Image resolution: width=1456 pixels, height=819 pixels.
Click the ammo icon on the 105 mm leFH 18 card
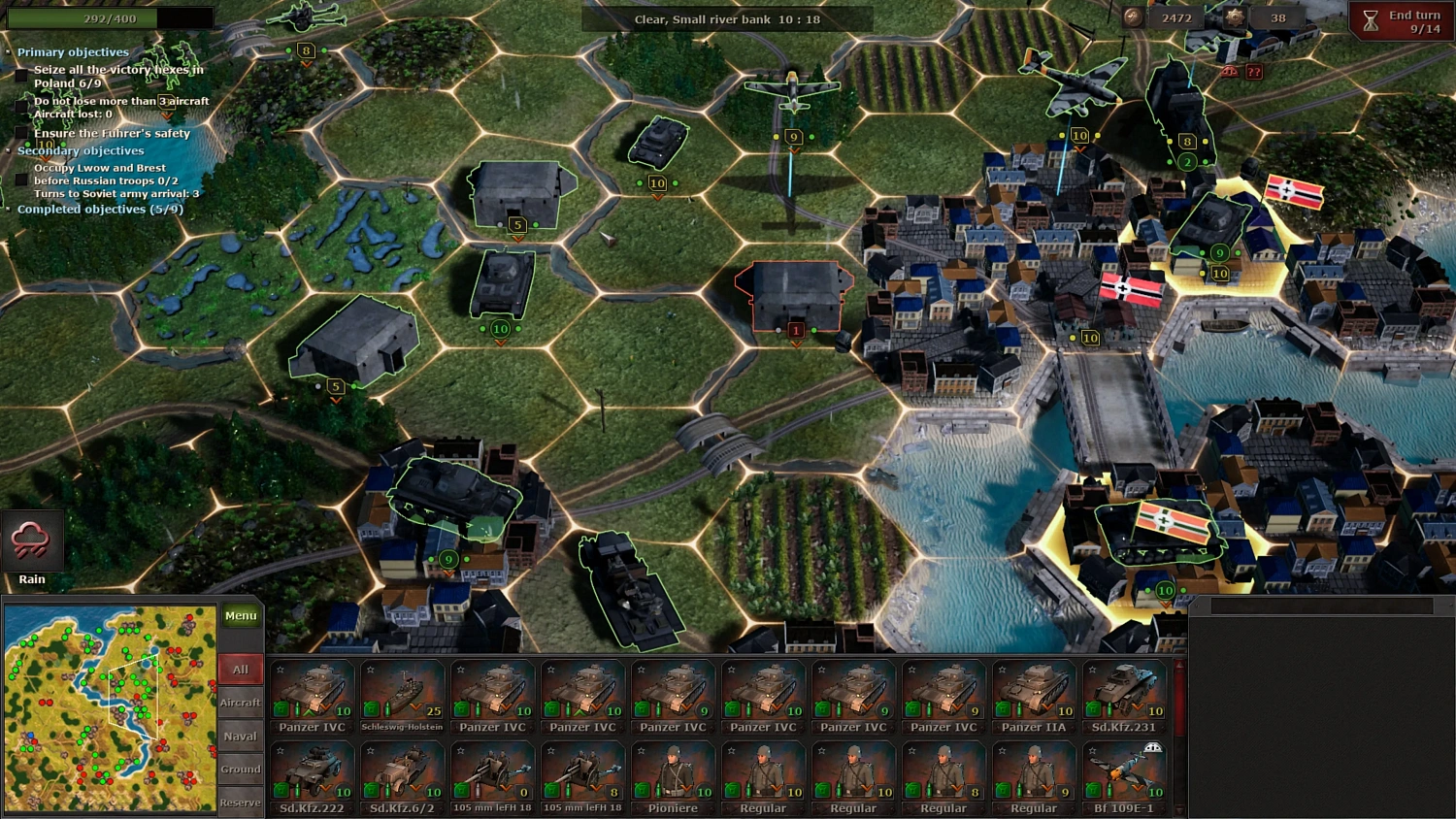[480, 792]
